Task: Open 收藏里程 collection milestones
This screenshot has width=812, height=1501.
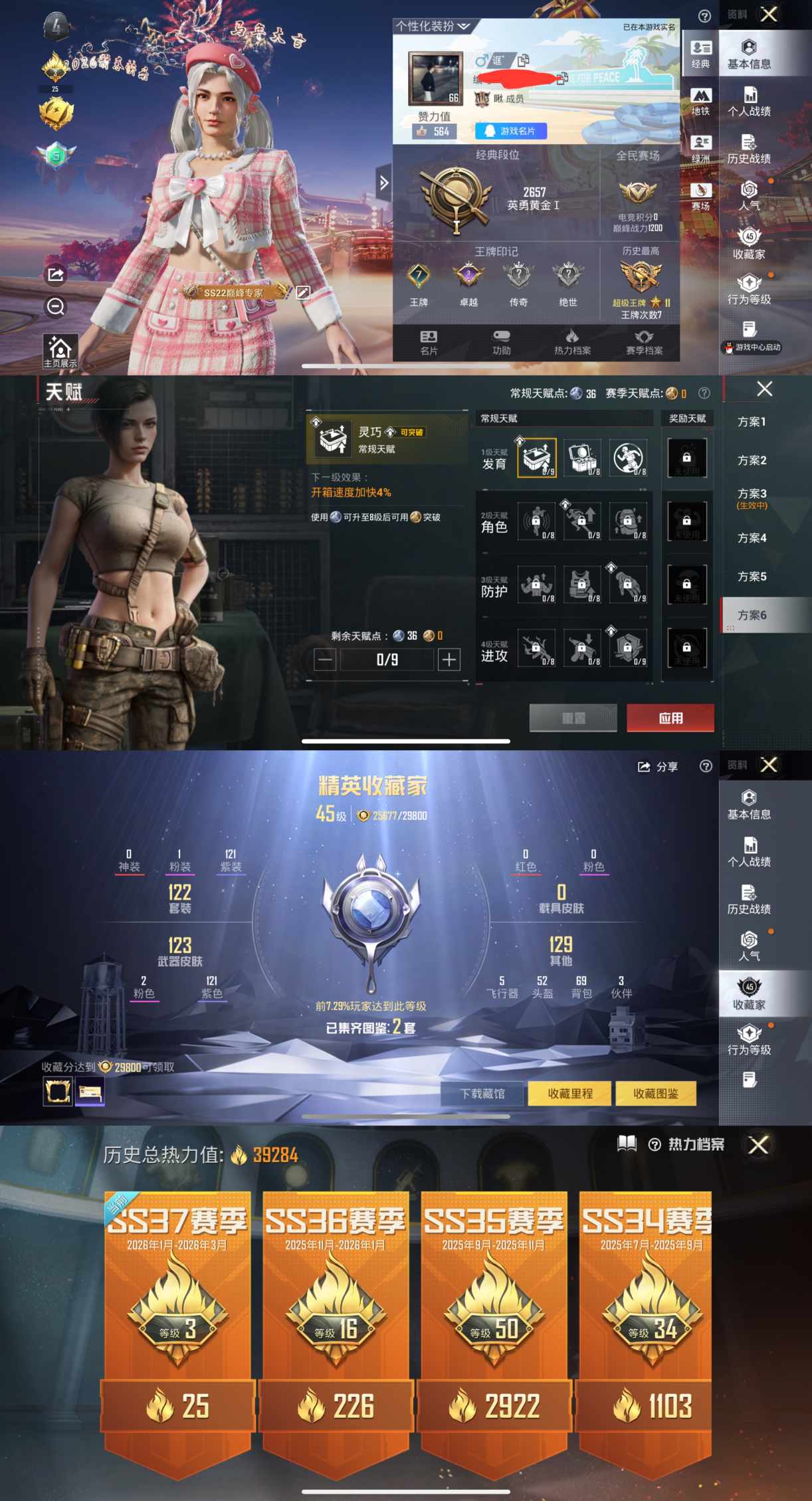Action: (x=569, y=1093)
